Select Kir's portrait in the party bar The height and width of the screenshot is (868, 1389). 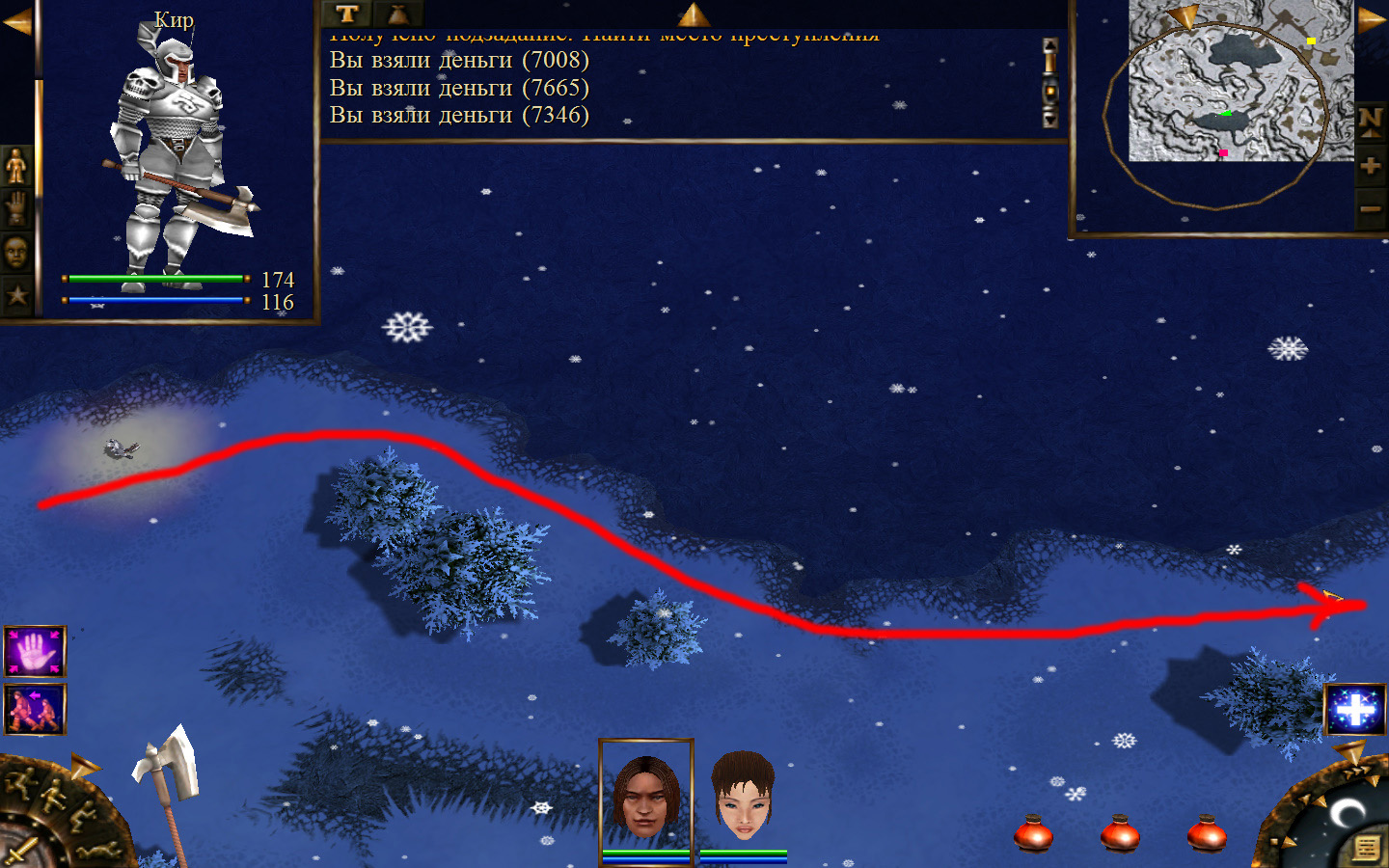click(x=645, y=796)
